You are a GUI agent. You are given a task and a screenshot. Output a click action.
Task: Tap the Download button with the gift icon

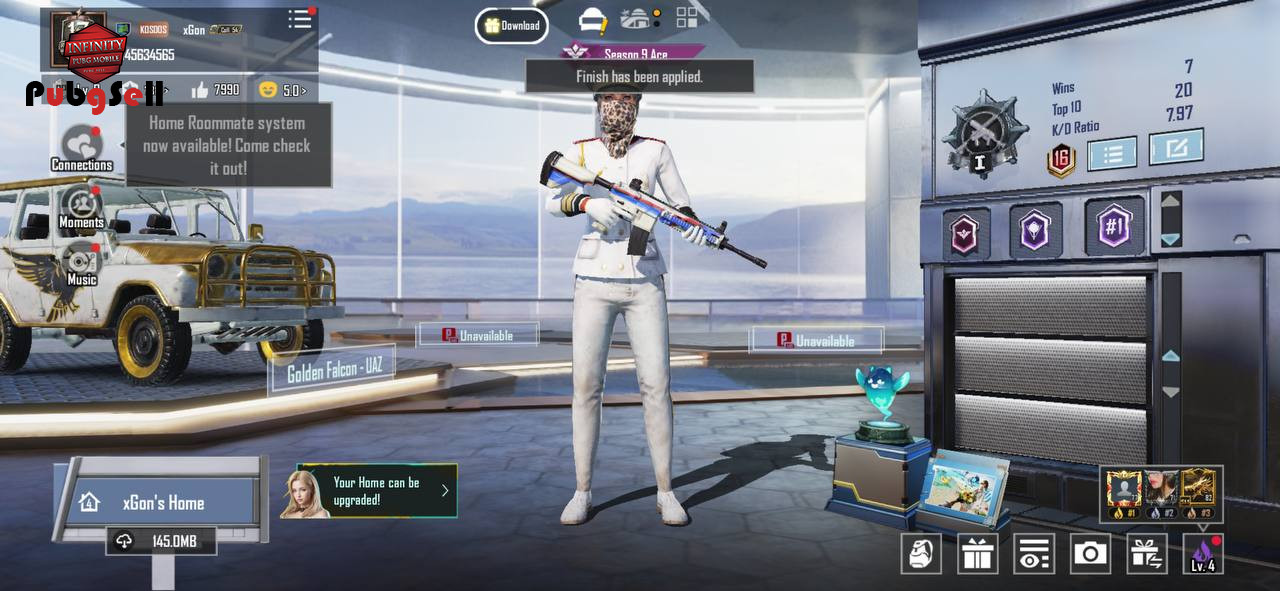(511, 26)
